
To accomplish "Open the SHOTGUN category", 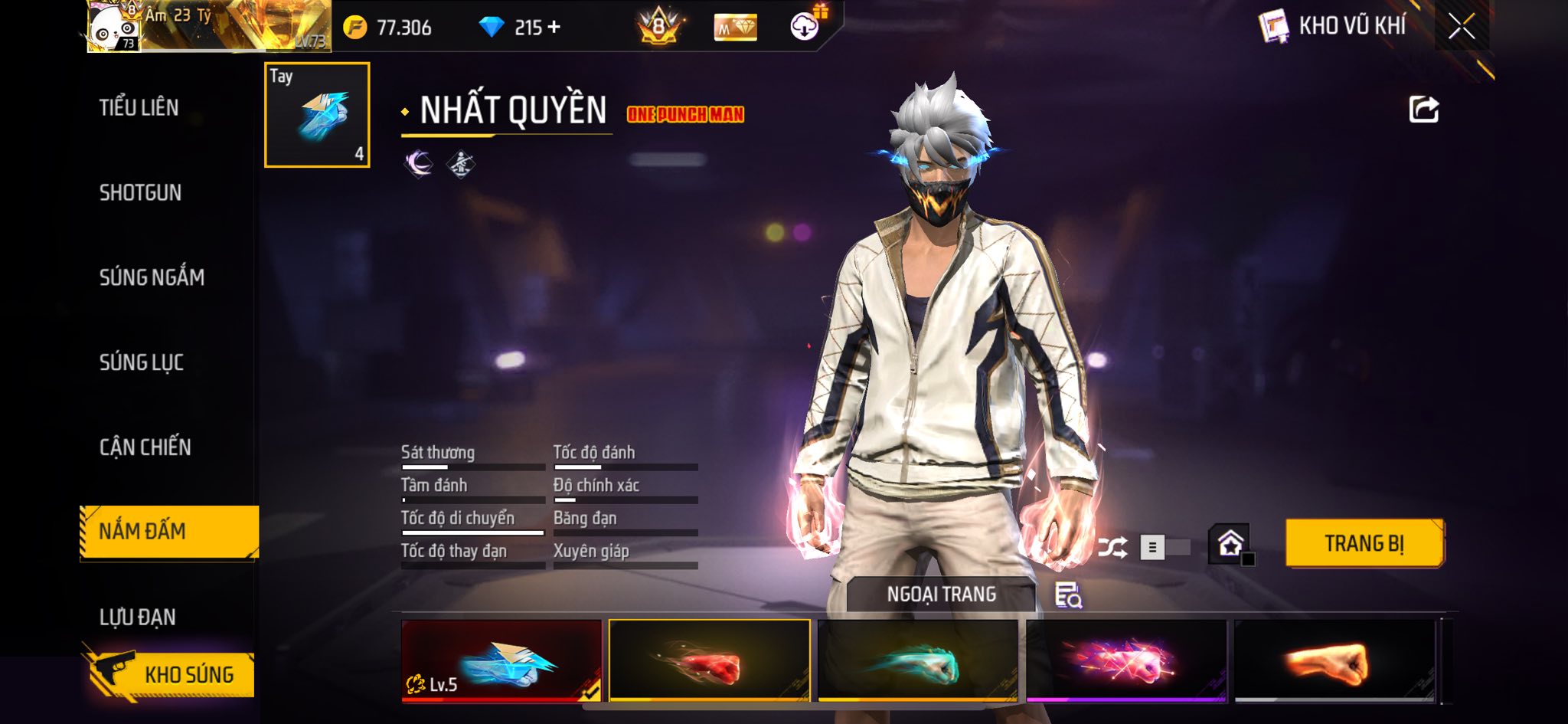I will (x=140, y=192).
